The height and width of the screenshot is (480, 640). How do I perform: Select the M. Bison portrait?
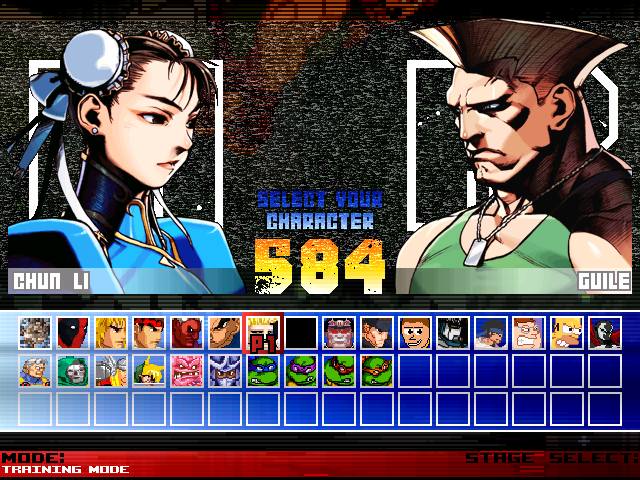click(339, 332)
